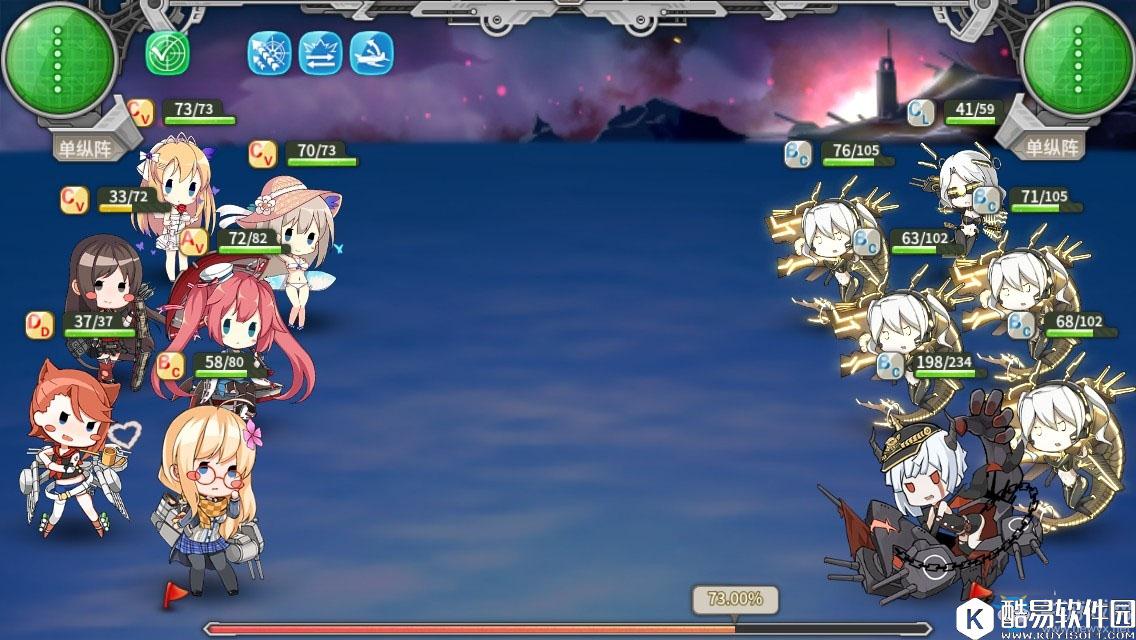The height and width of the screenshot is (640, 1136).
Task: Activate the airplane status icon
Action: (371, 53)
